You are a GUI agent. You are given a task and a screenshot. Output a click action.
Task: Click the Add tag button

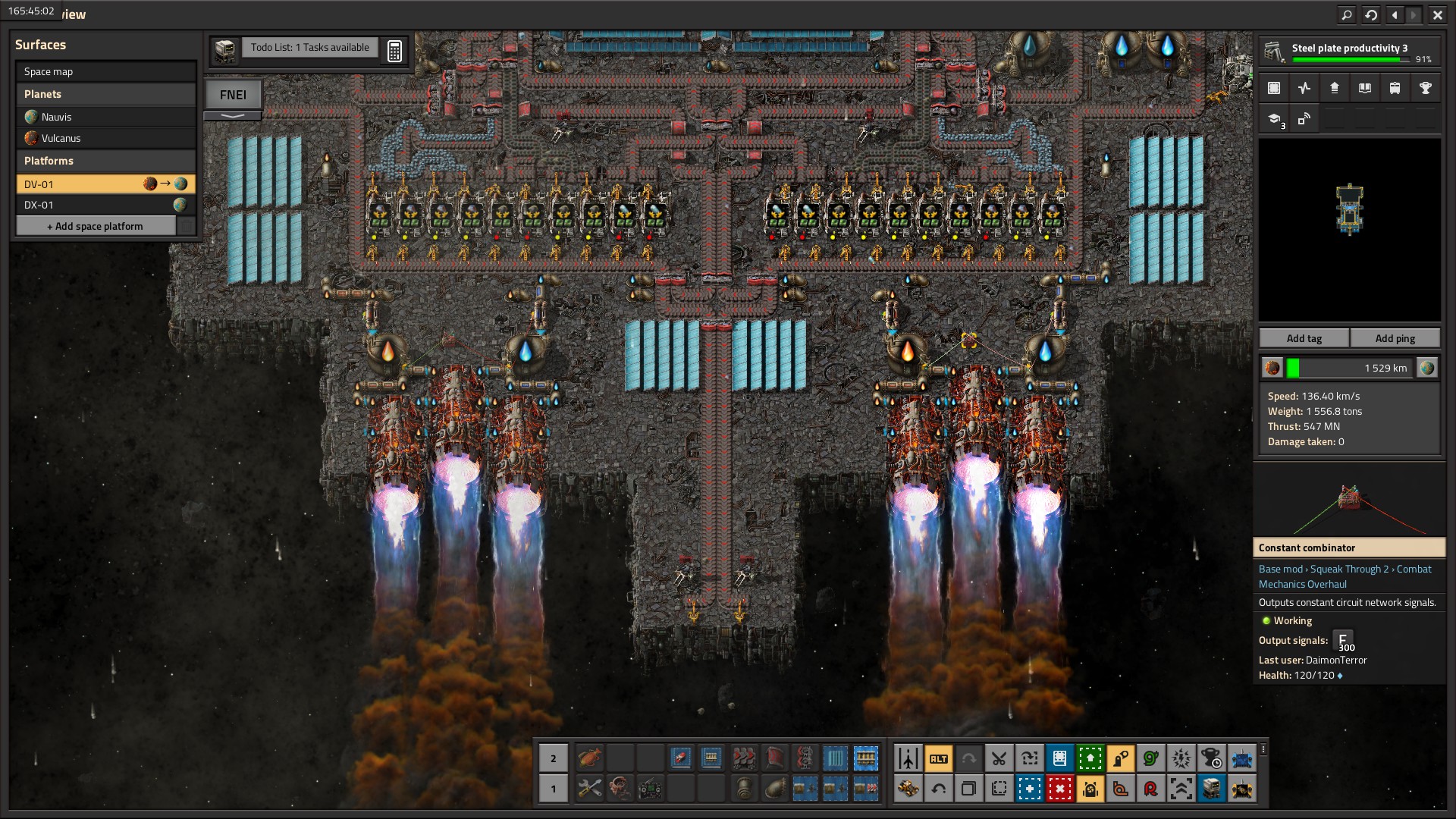tap(1304, 338)
